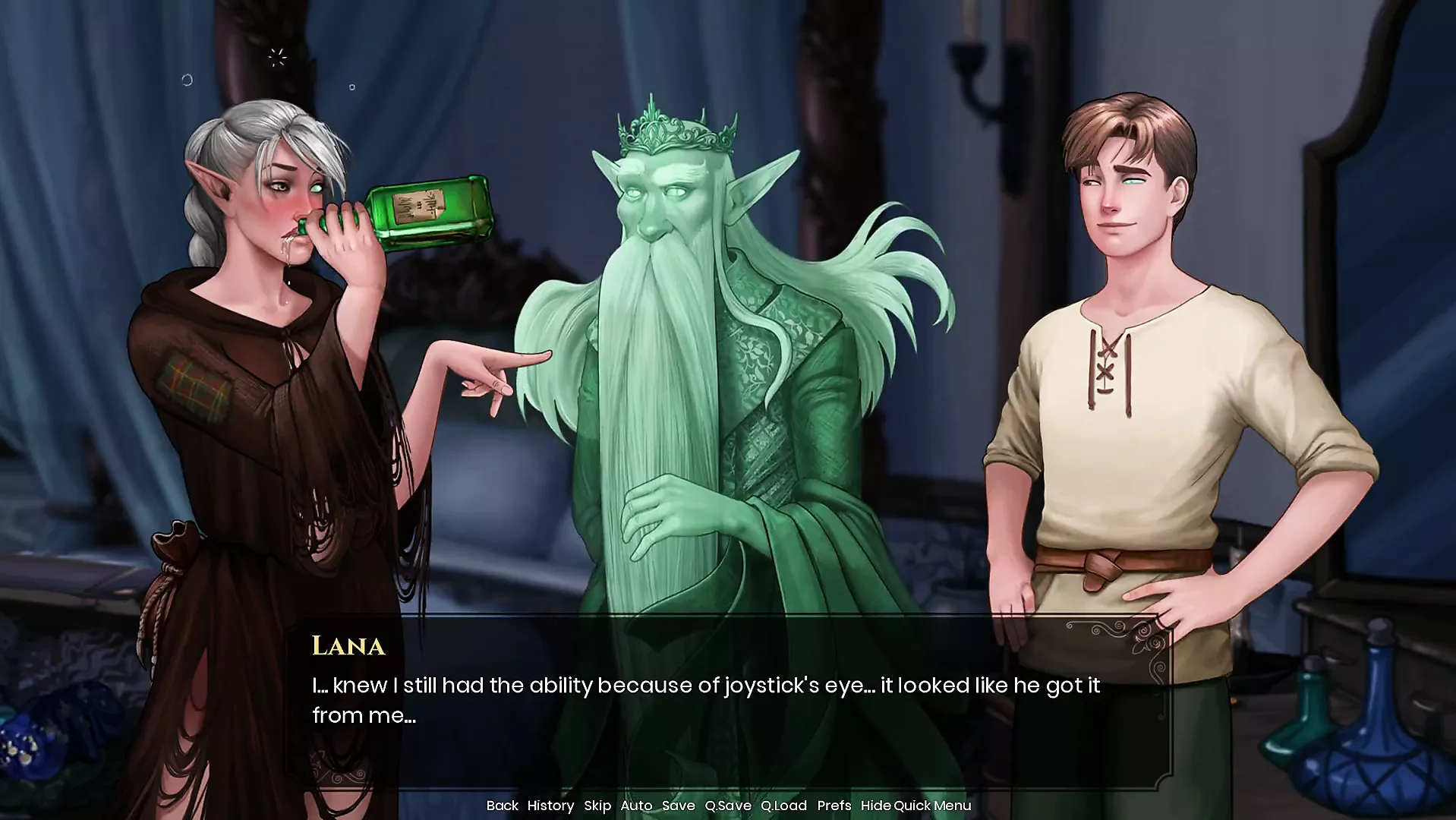Hide the quick menu bar
Viewport: 1456px width, 820px height.
[916, 806]
